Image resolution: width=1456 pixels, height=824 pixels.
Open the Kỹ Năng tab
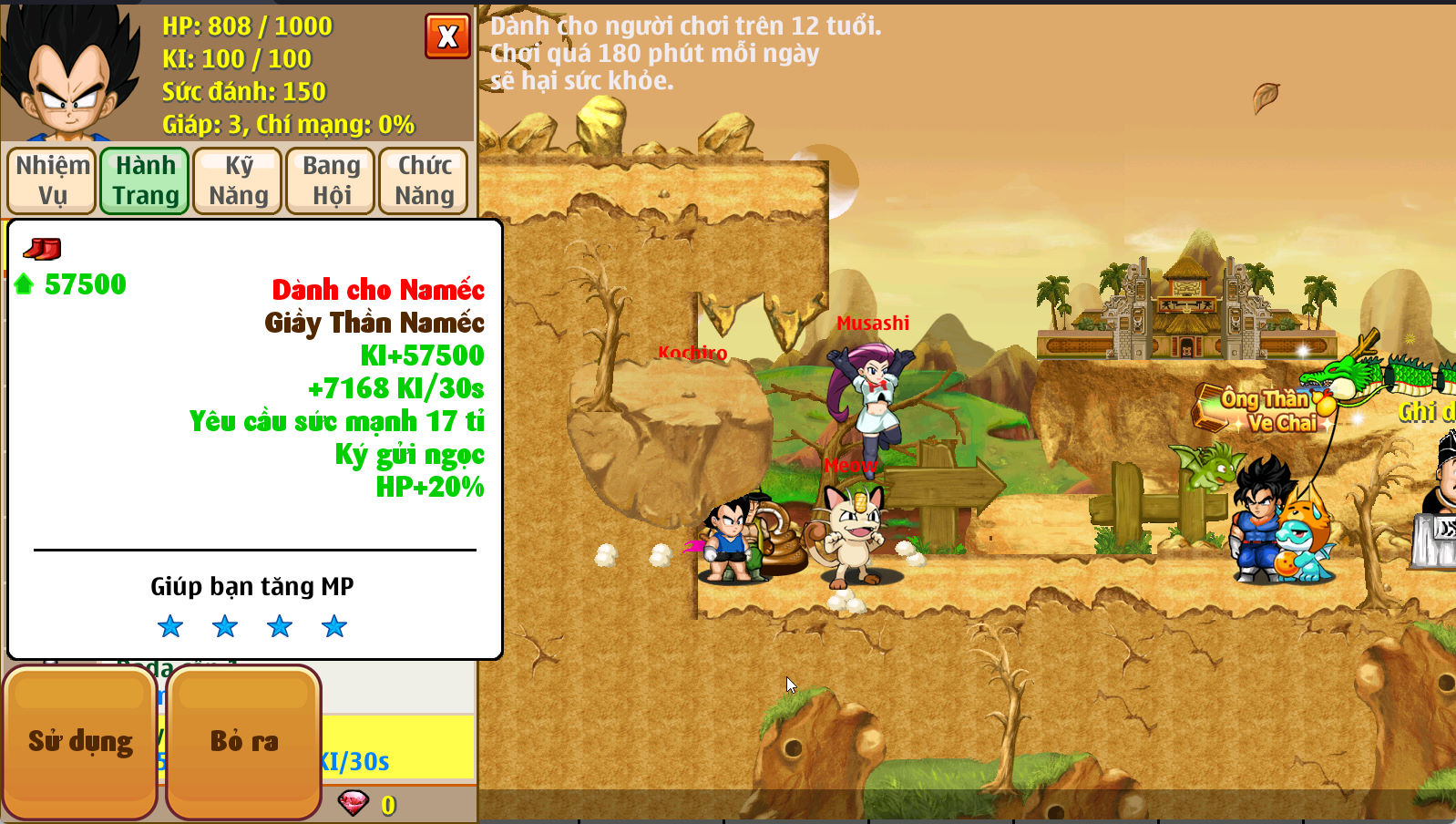click(x=237, y=180)
